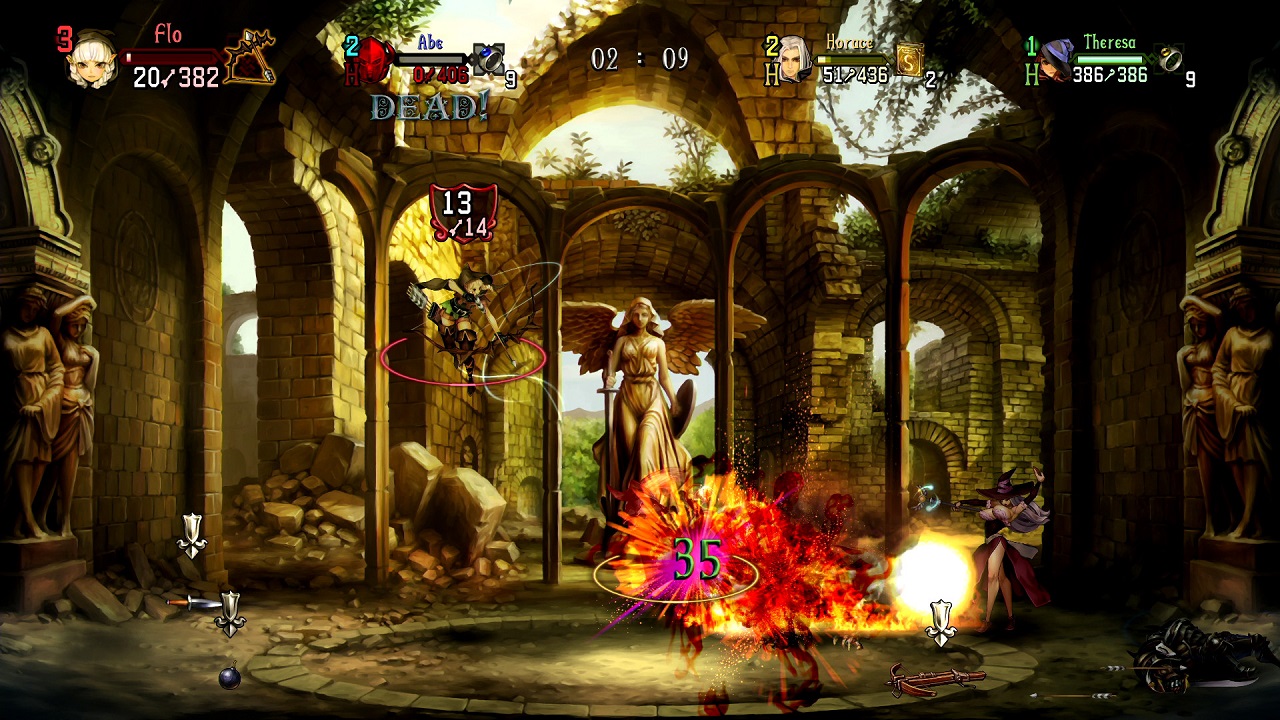Select Flo's elf portrait
This screenshot has height=720, width=1280.
coord(93,61)
